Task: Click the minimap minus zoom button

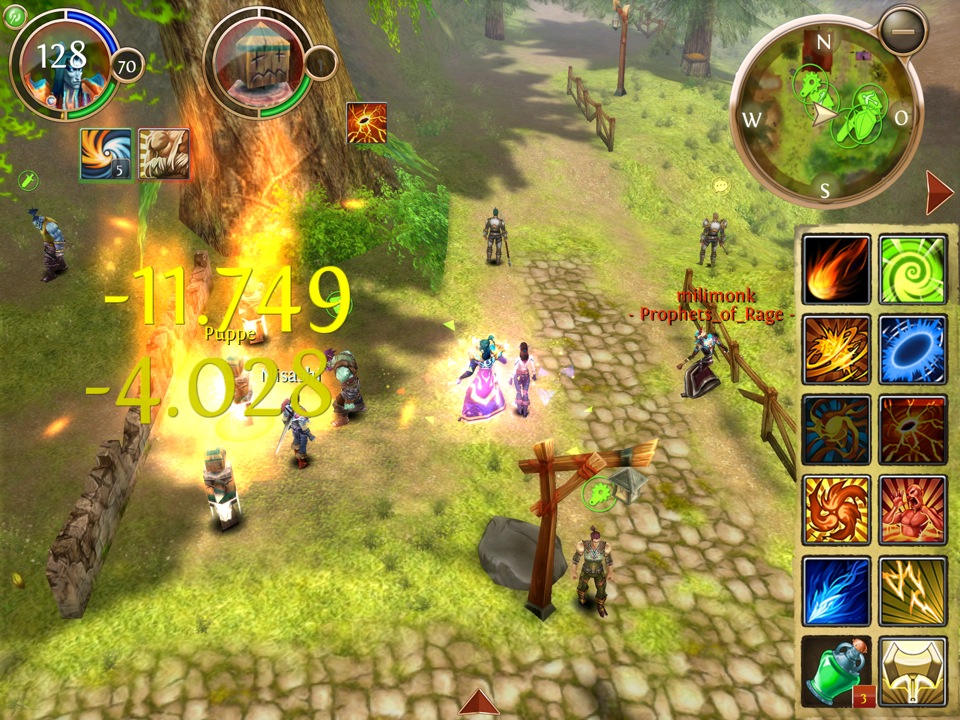Action: pyautogui.click(x=904, y=33)
